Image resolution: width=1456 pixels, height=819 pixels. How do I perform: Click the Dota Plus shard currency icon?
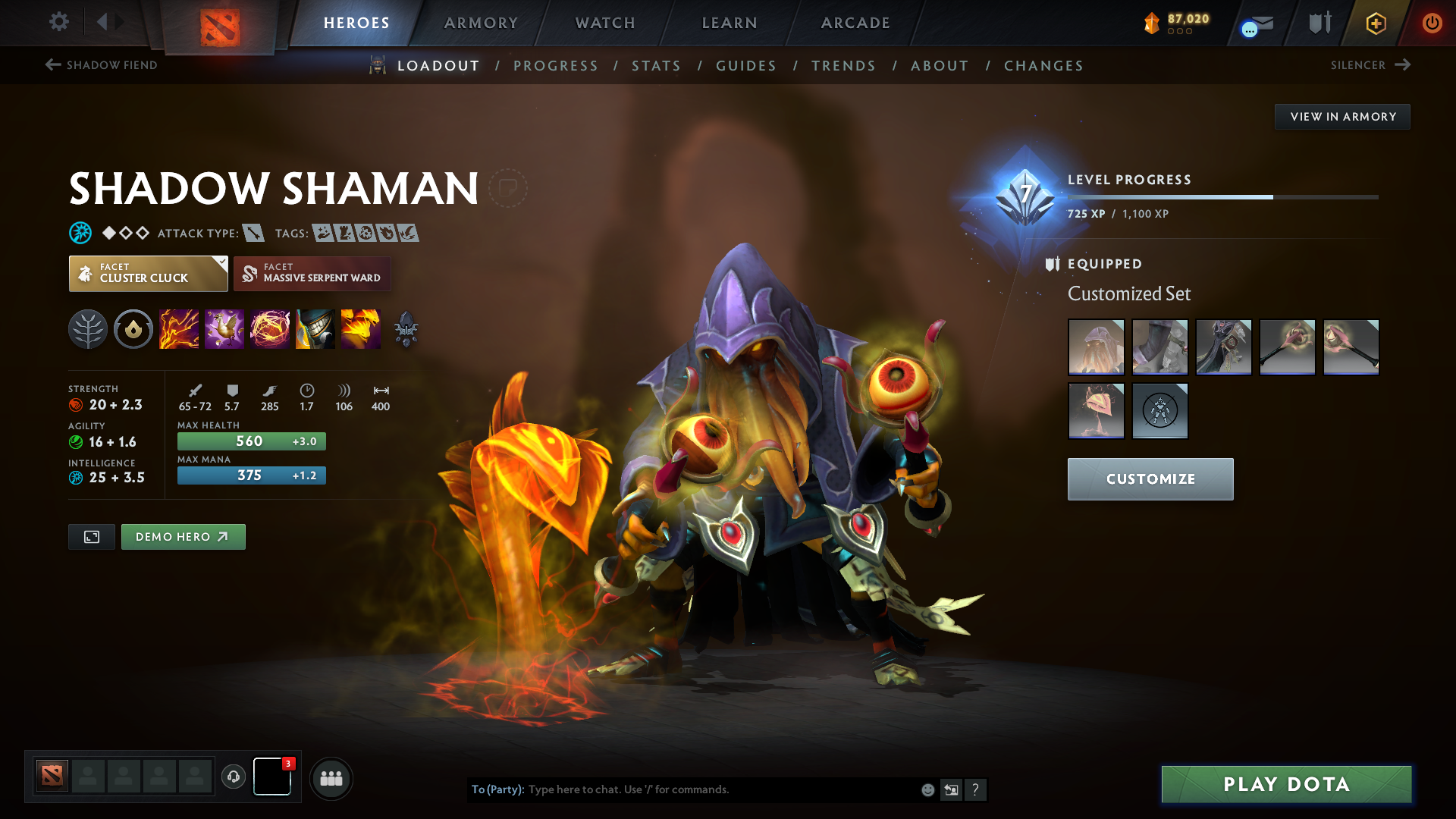click(x=1152, y=23)
